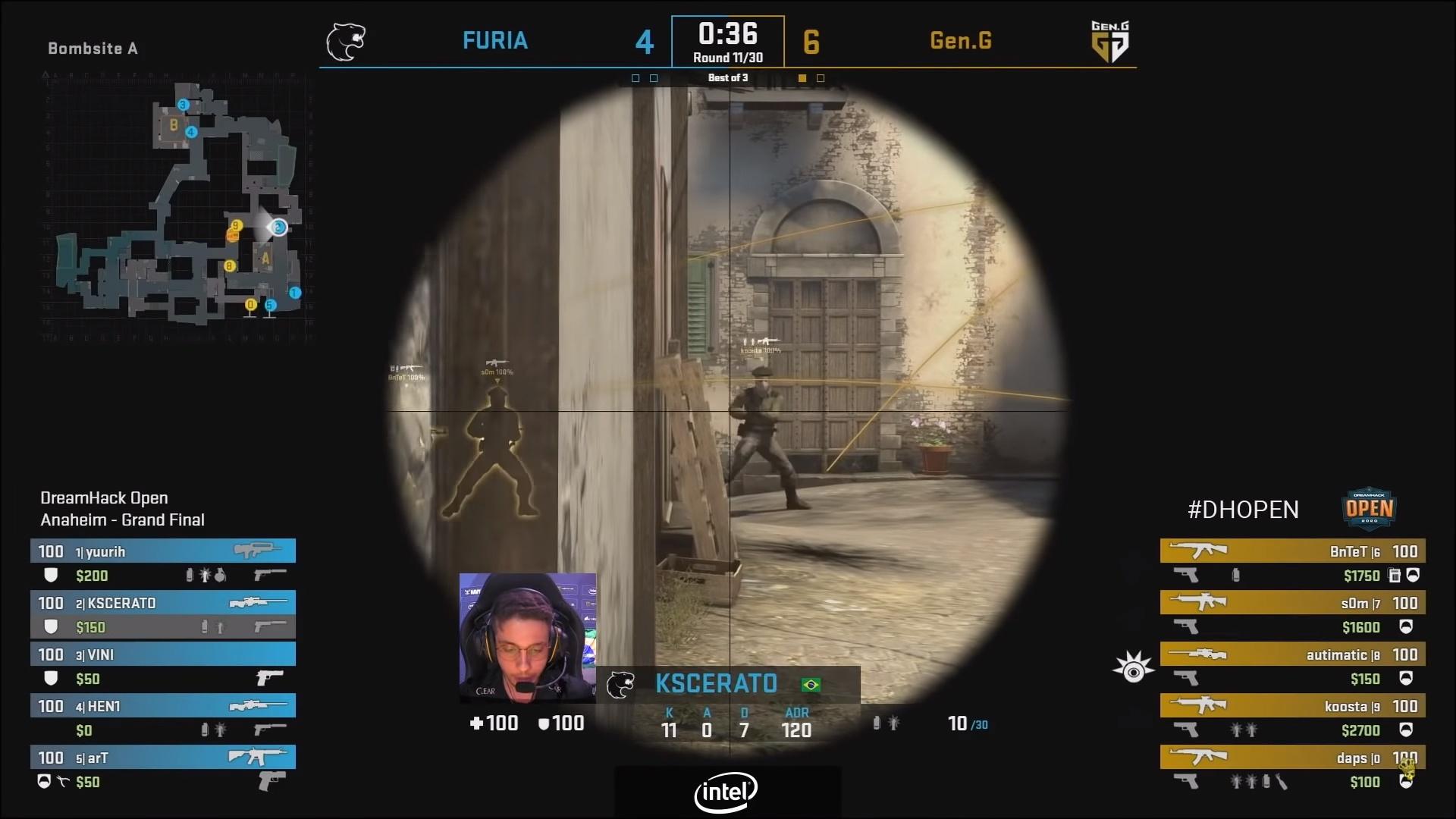Expand the Bombsite A minimap label
The height and width of the screenshot is (819, 1456).
point(93,49)
